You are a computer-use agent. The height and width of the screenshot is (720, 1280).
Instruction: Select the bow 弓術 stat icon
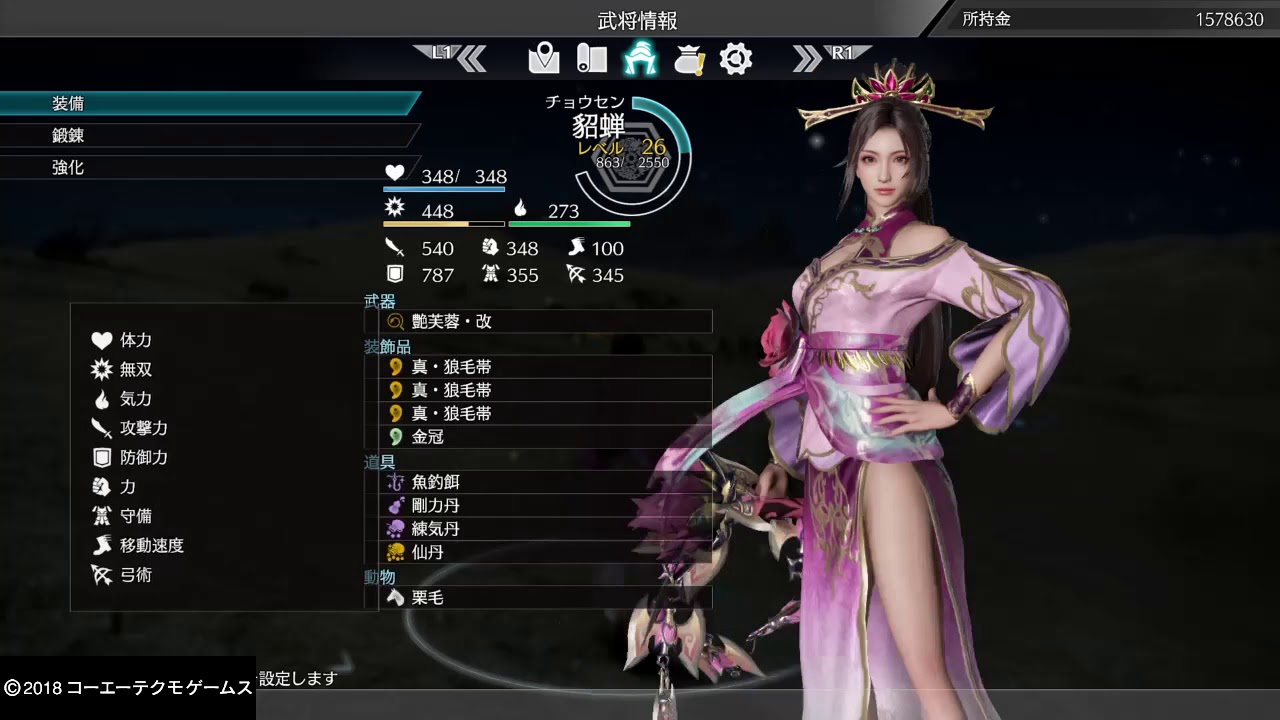pos(100,575)
